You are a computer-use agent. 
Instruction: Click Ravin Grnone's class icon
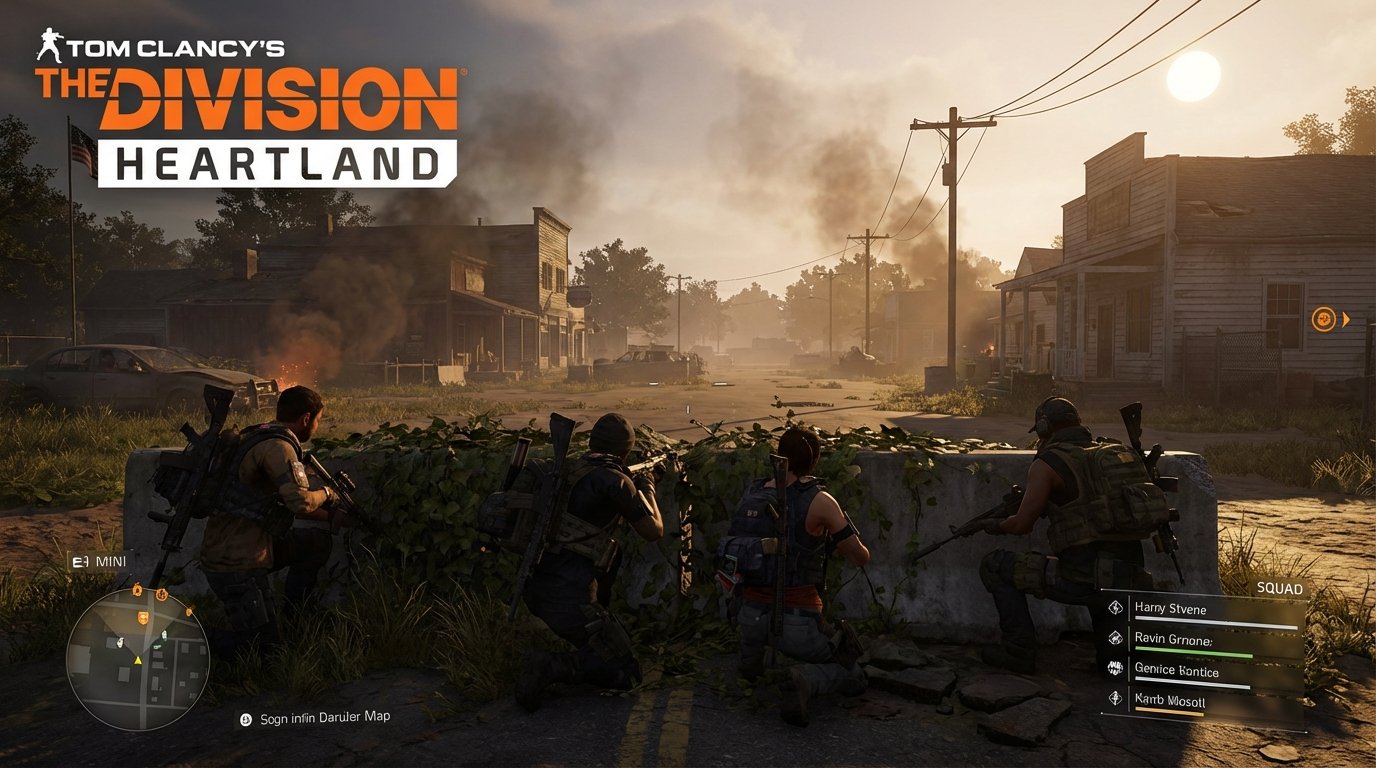1116,639
